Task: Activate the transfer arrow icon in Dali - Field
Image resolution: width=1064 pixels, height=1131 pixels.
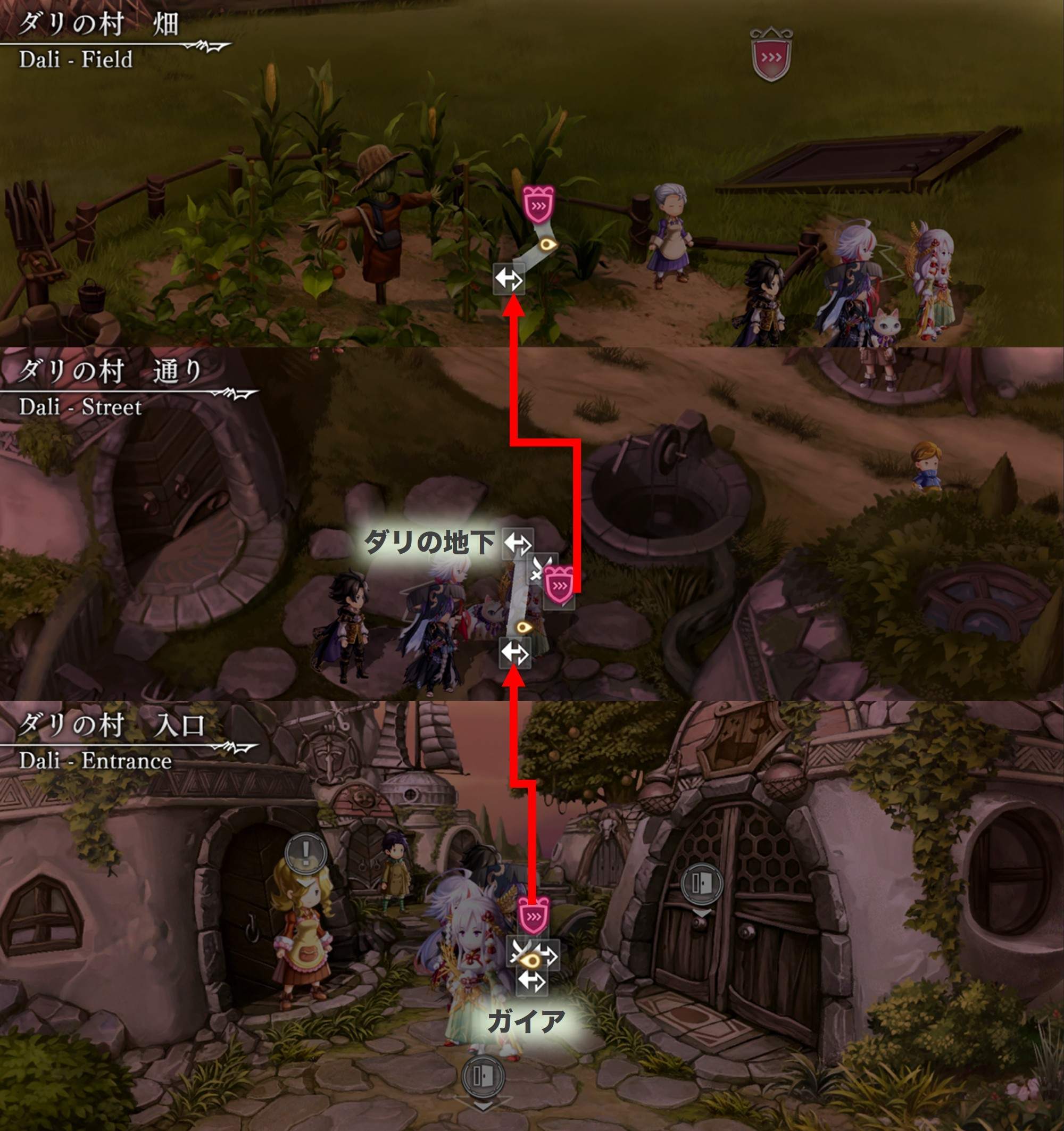Action: coord(508,279)
